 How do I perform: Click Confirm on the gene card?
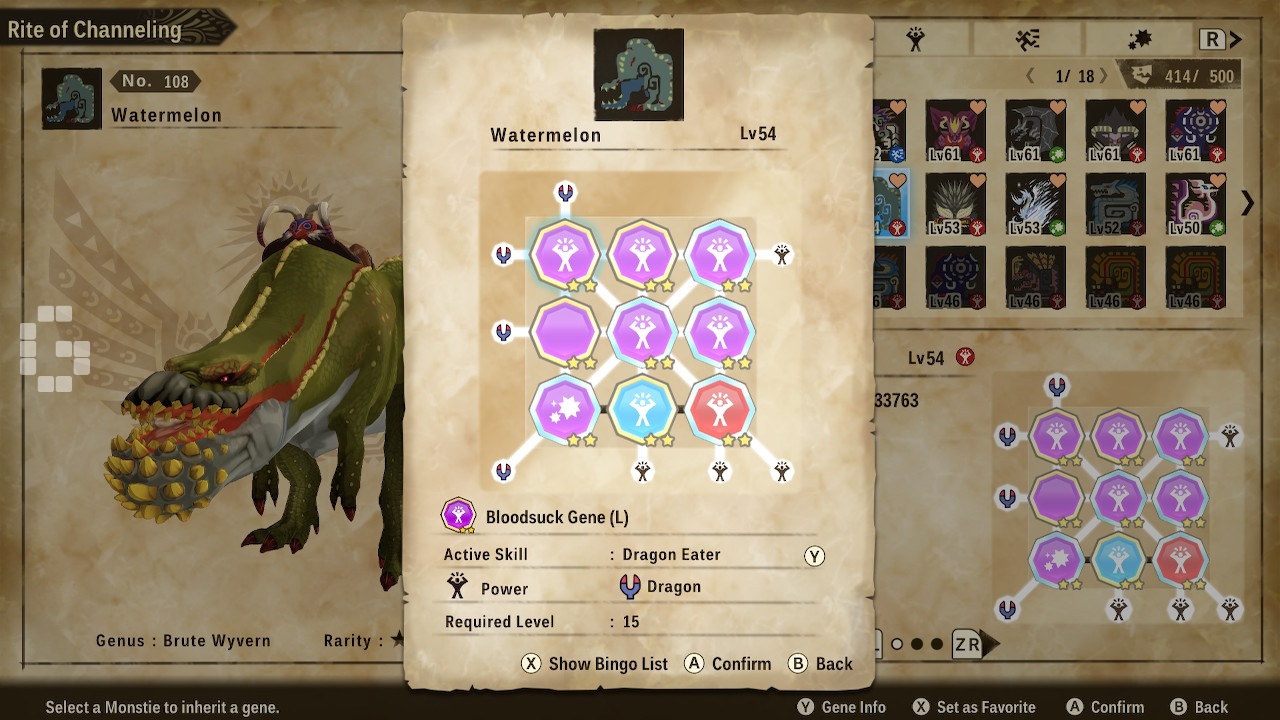(727, 663)
